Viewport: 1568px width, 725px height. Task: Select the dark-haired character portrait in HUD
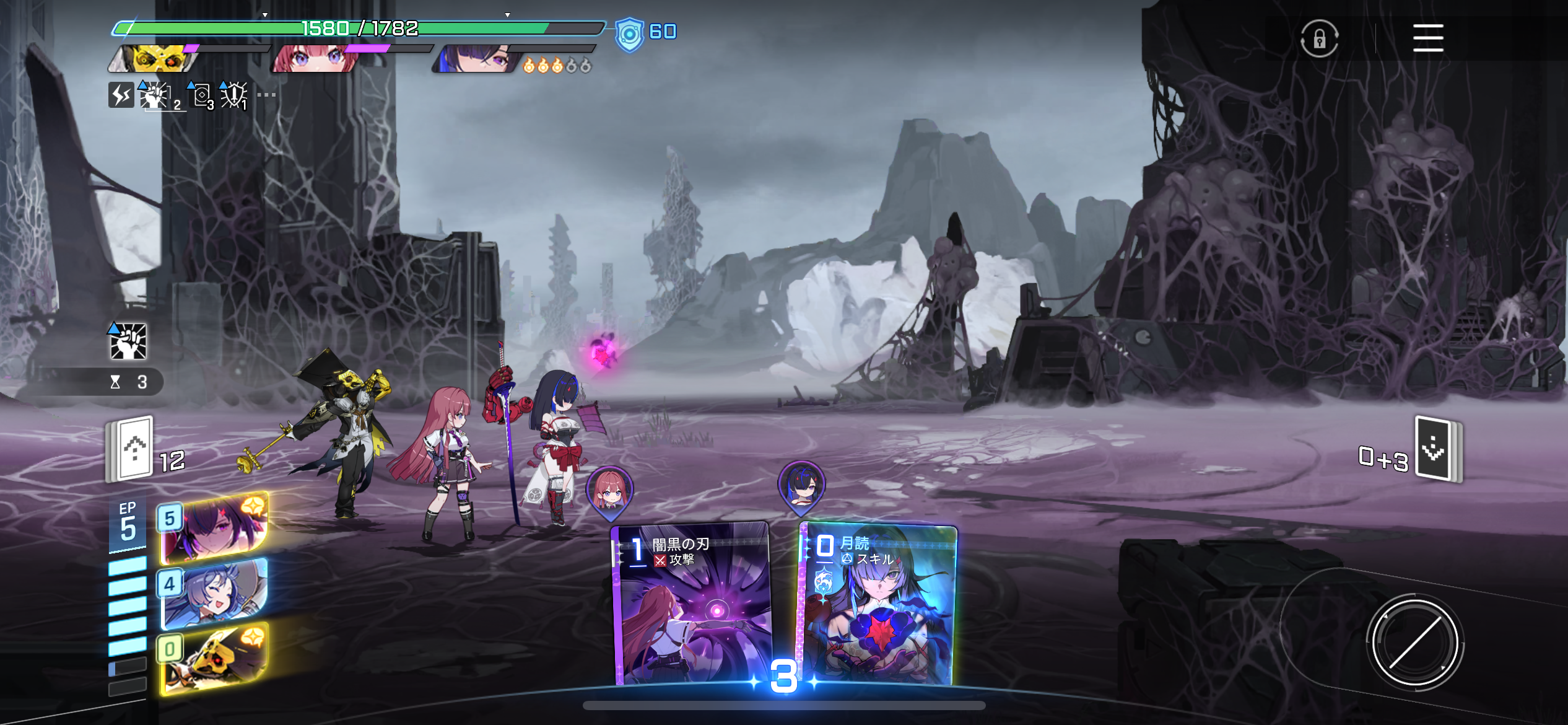point(477,59)
